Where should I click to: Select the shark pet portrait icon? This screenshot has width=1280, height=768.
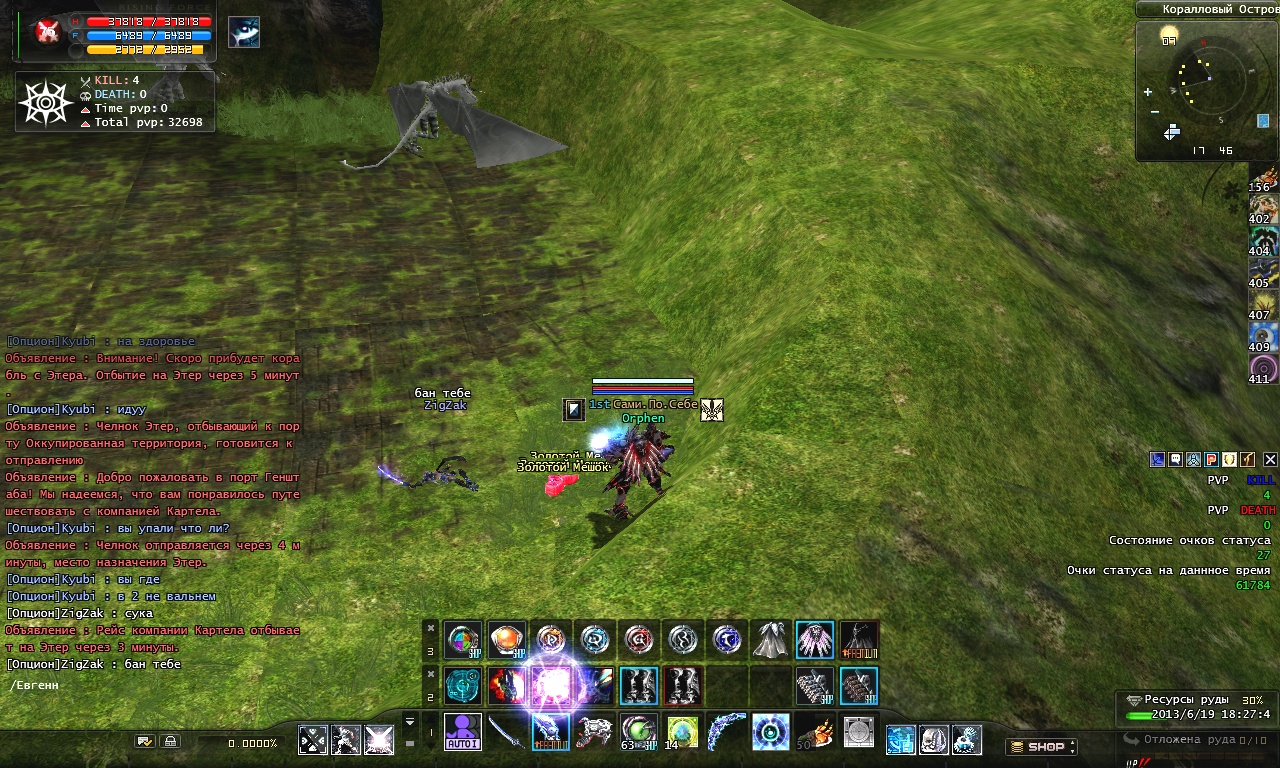click(x=244, y=32)
